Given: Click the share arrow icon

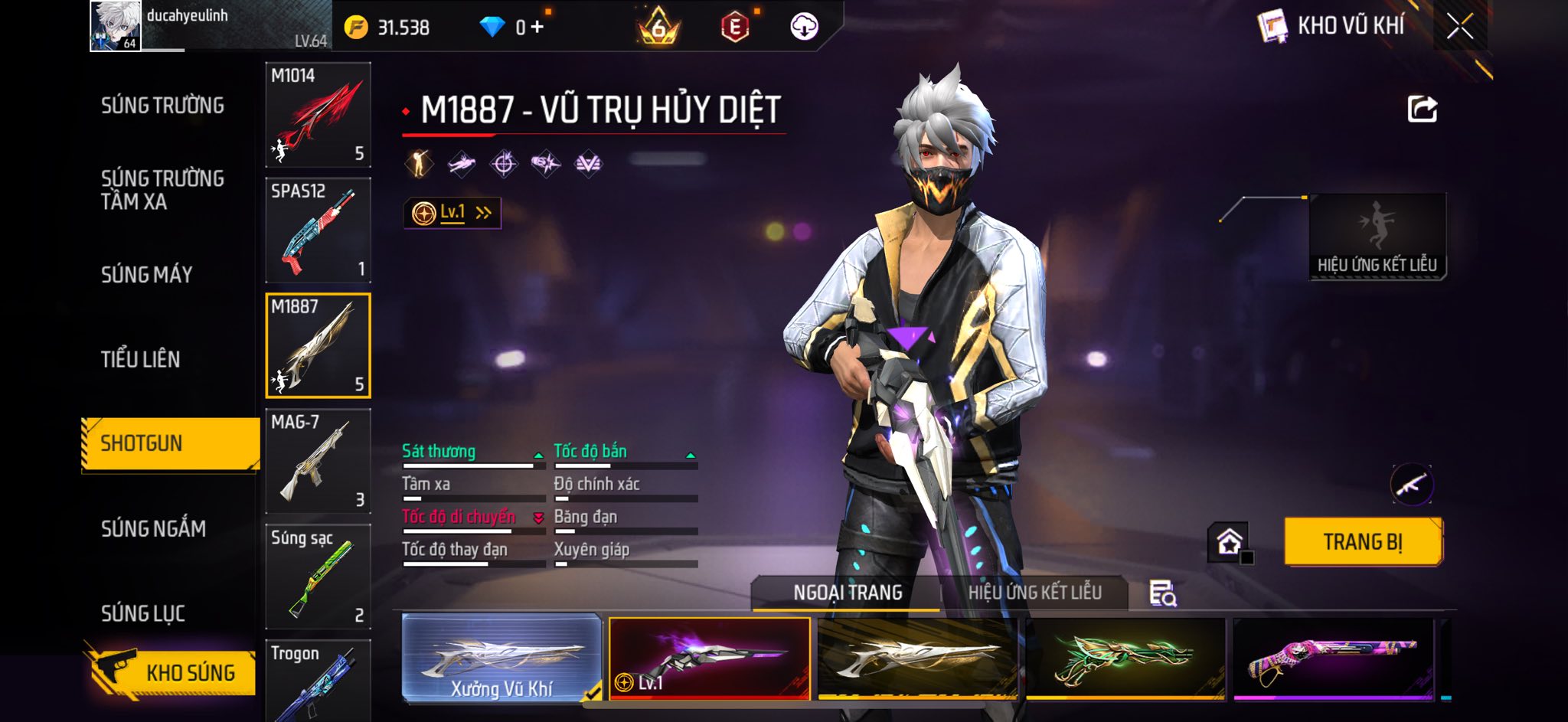Looking at the screenshot, I should click(1422, 109).
